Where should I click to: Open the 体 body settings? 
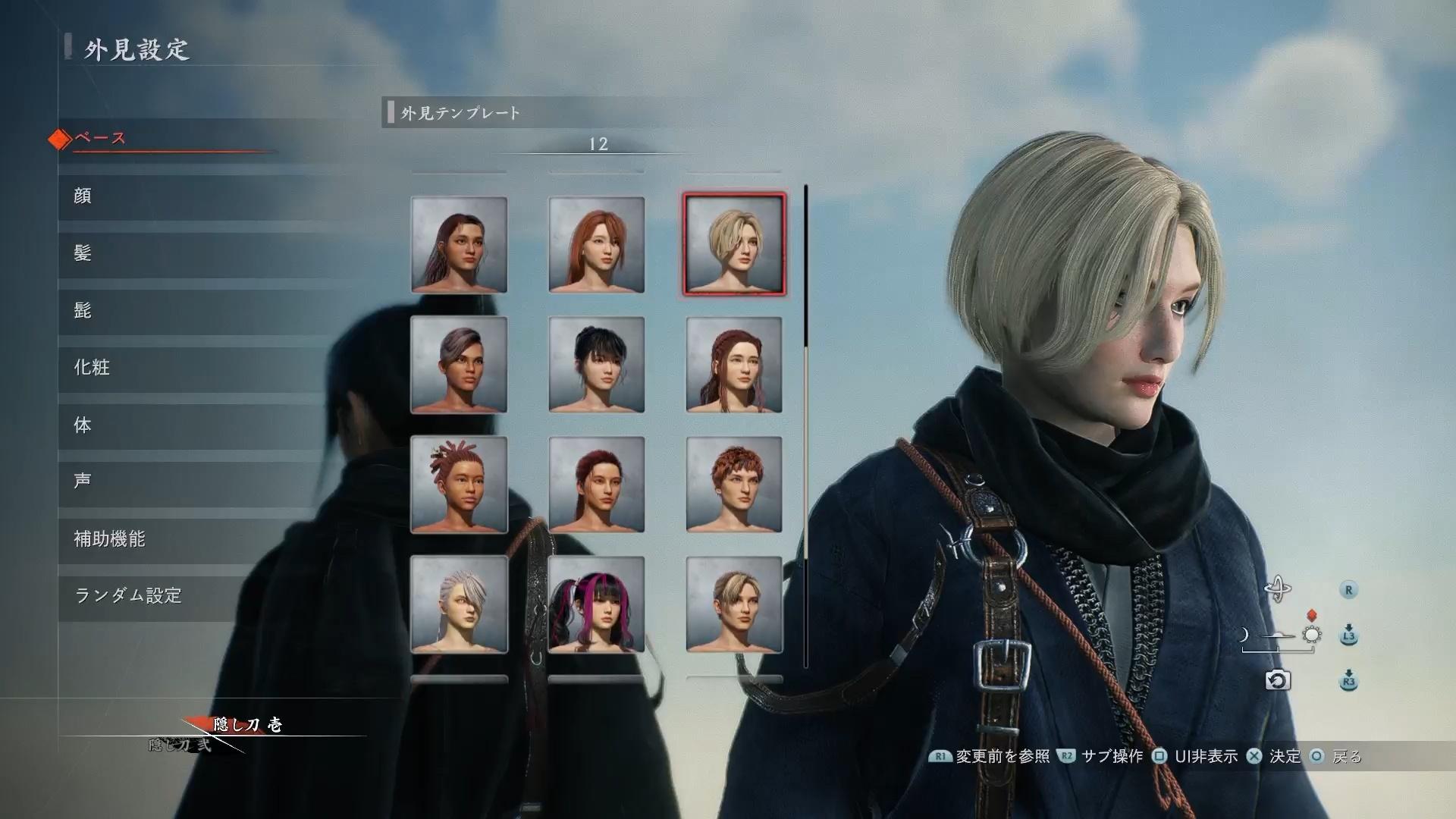(83, 425)
